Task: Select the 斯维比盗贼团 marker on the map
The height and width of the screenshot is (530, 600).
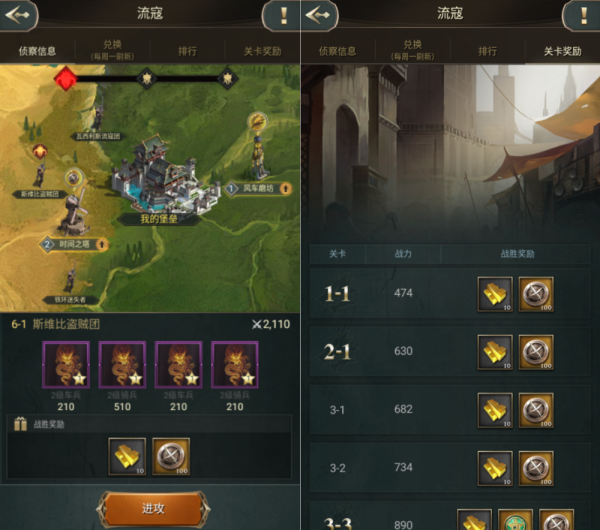Action: [40, 193]
